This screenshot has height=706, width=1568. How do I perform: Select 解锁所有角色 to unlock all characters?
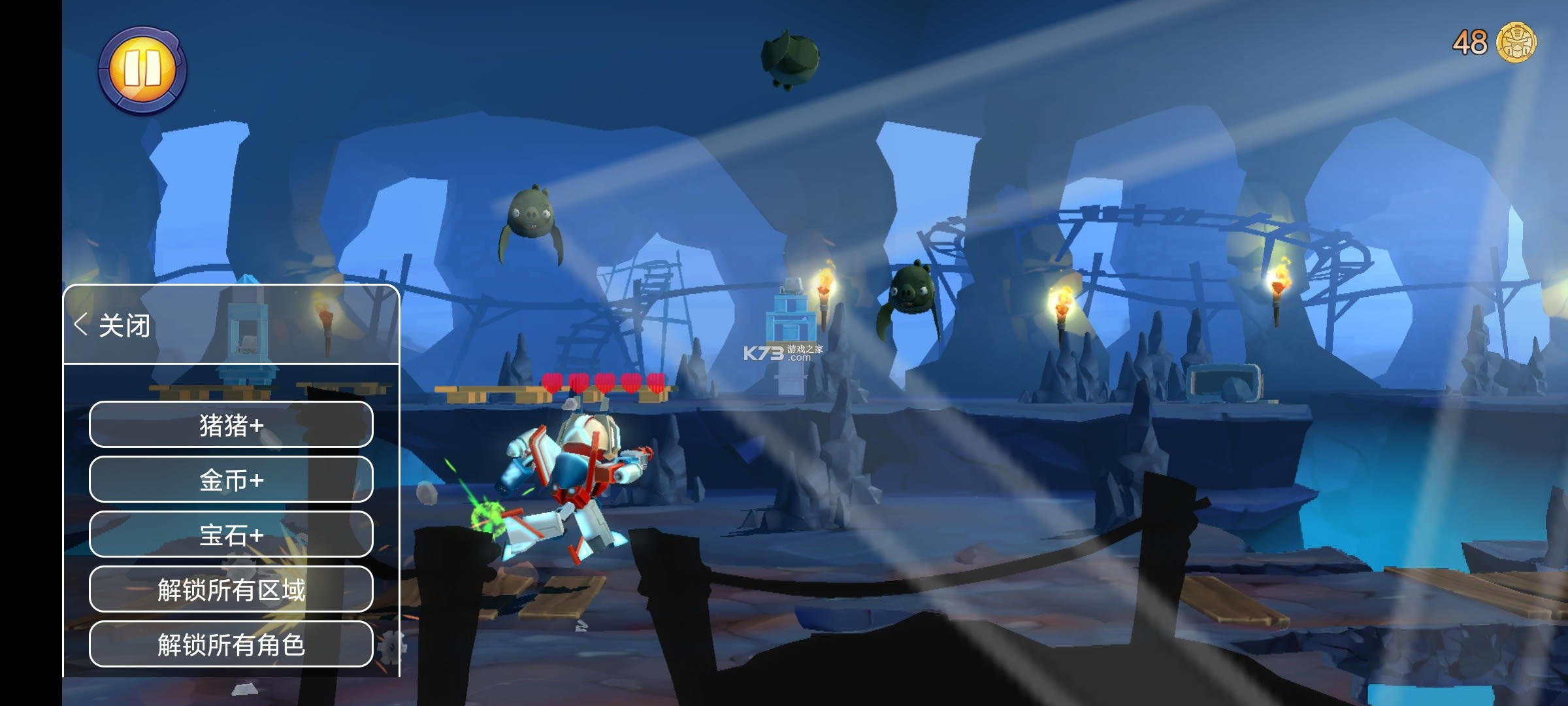231,645
